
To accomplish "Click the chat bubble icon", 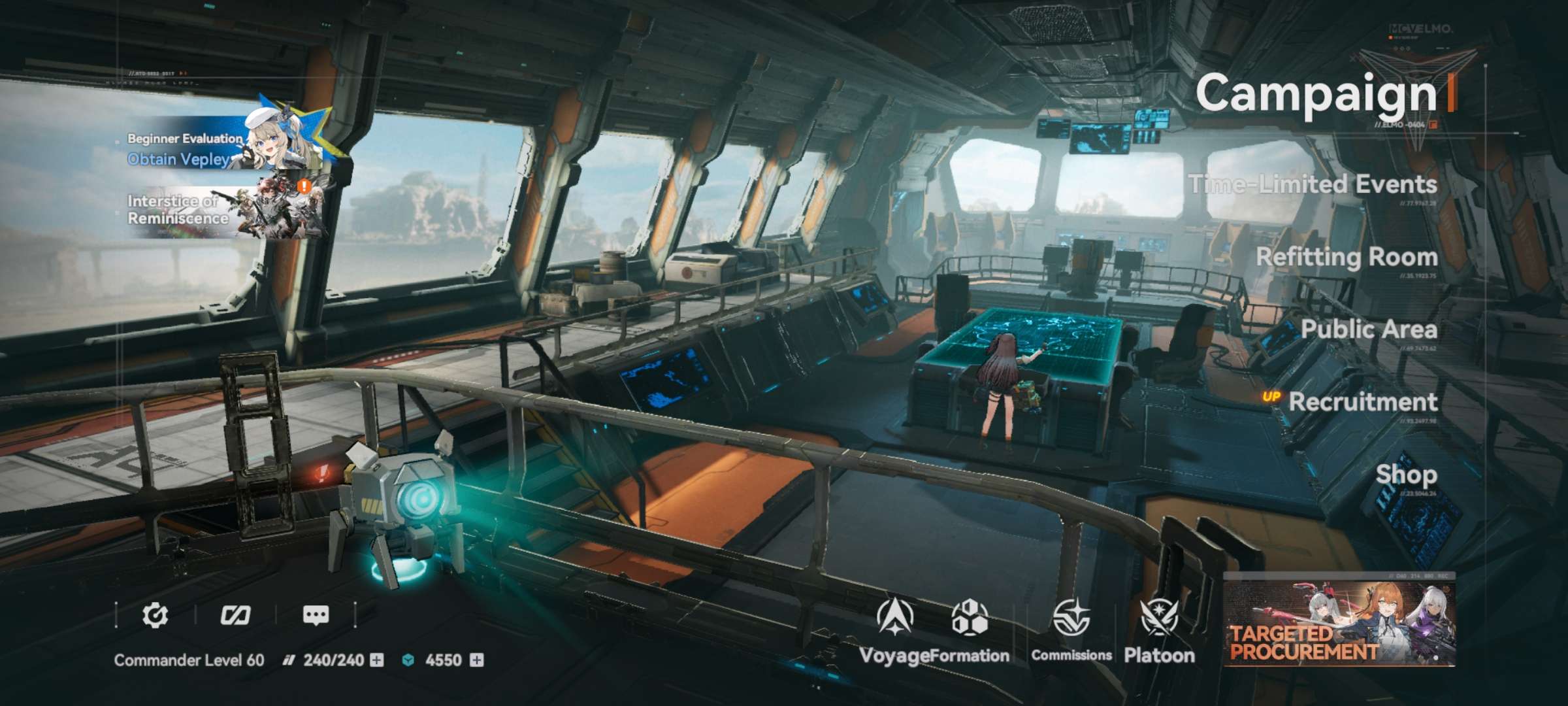I will [316, 615].
